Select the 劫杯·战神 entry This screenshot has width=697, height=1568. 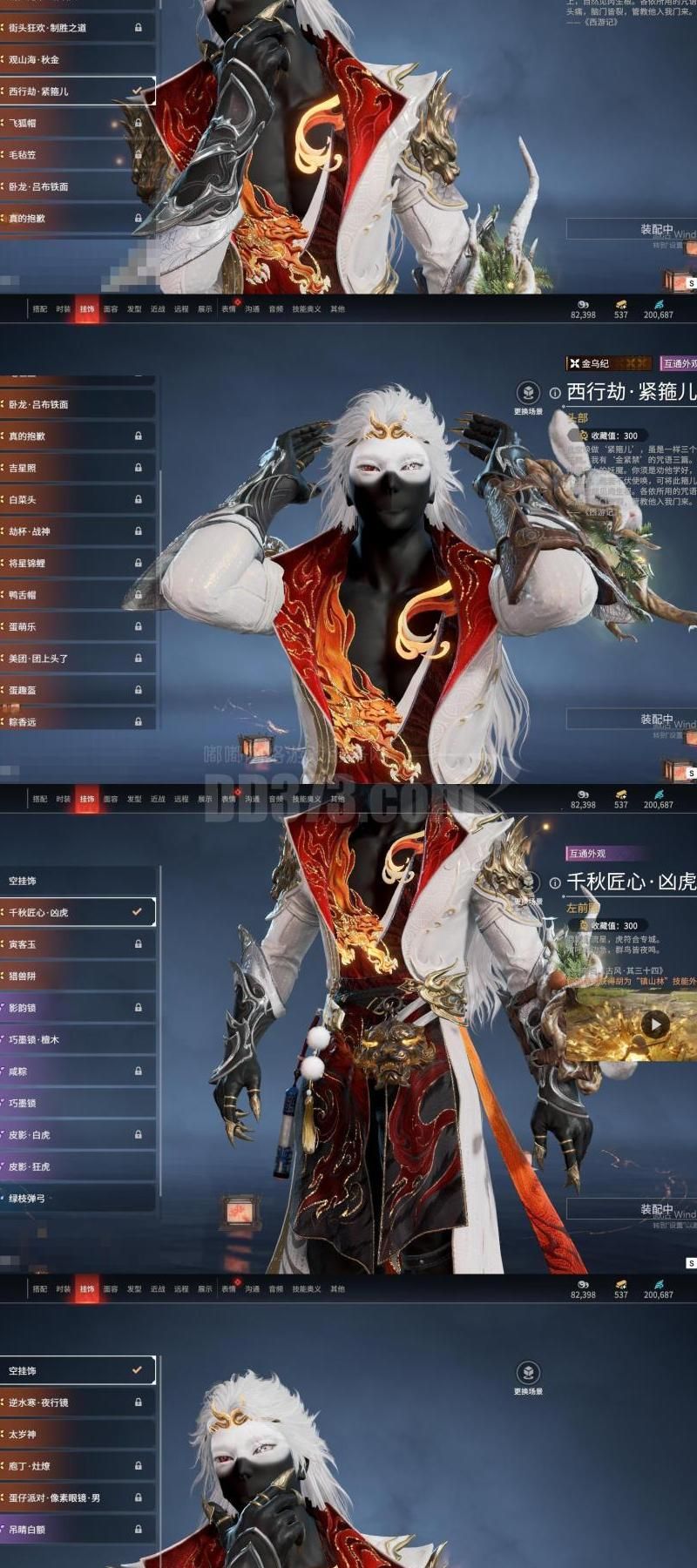tap(77, 531)
